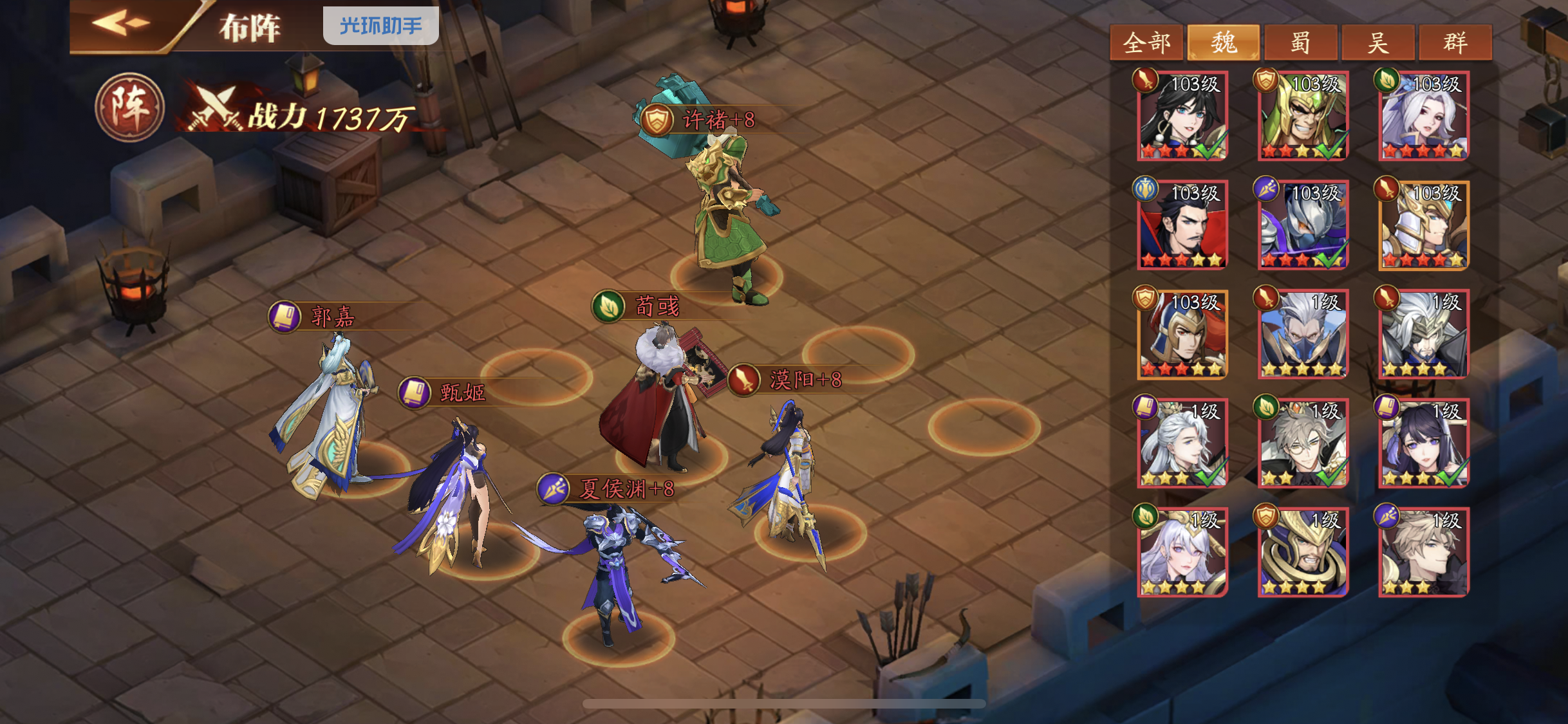Open the 光环助手 overlay button
1568x724 pixels.
pyautogui.click(x=380, y=26)
